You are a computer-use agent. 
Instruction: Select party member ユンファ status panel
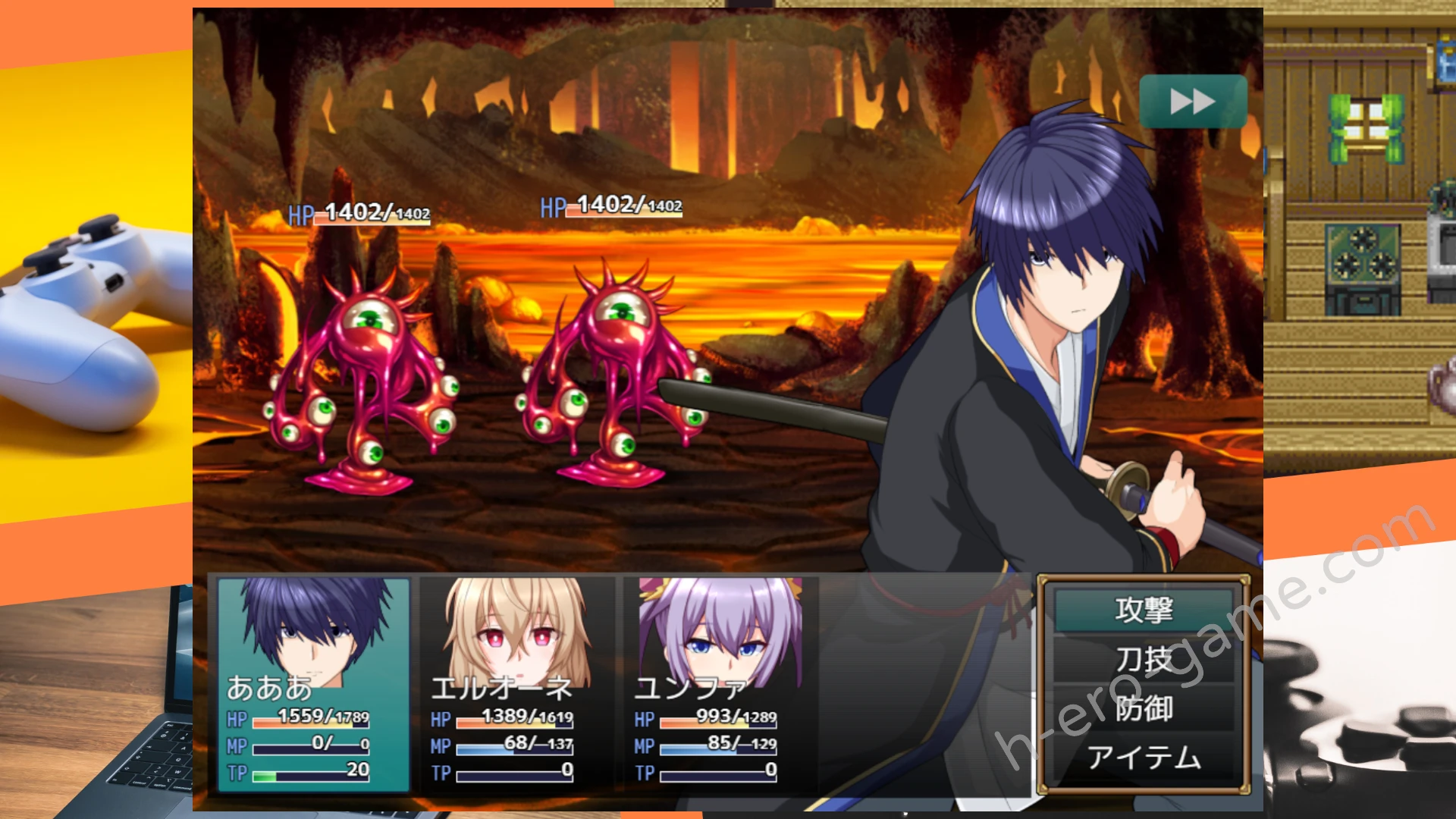coord(720,684)
